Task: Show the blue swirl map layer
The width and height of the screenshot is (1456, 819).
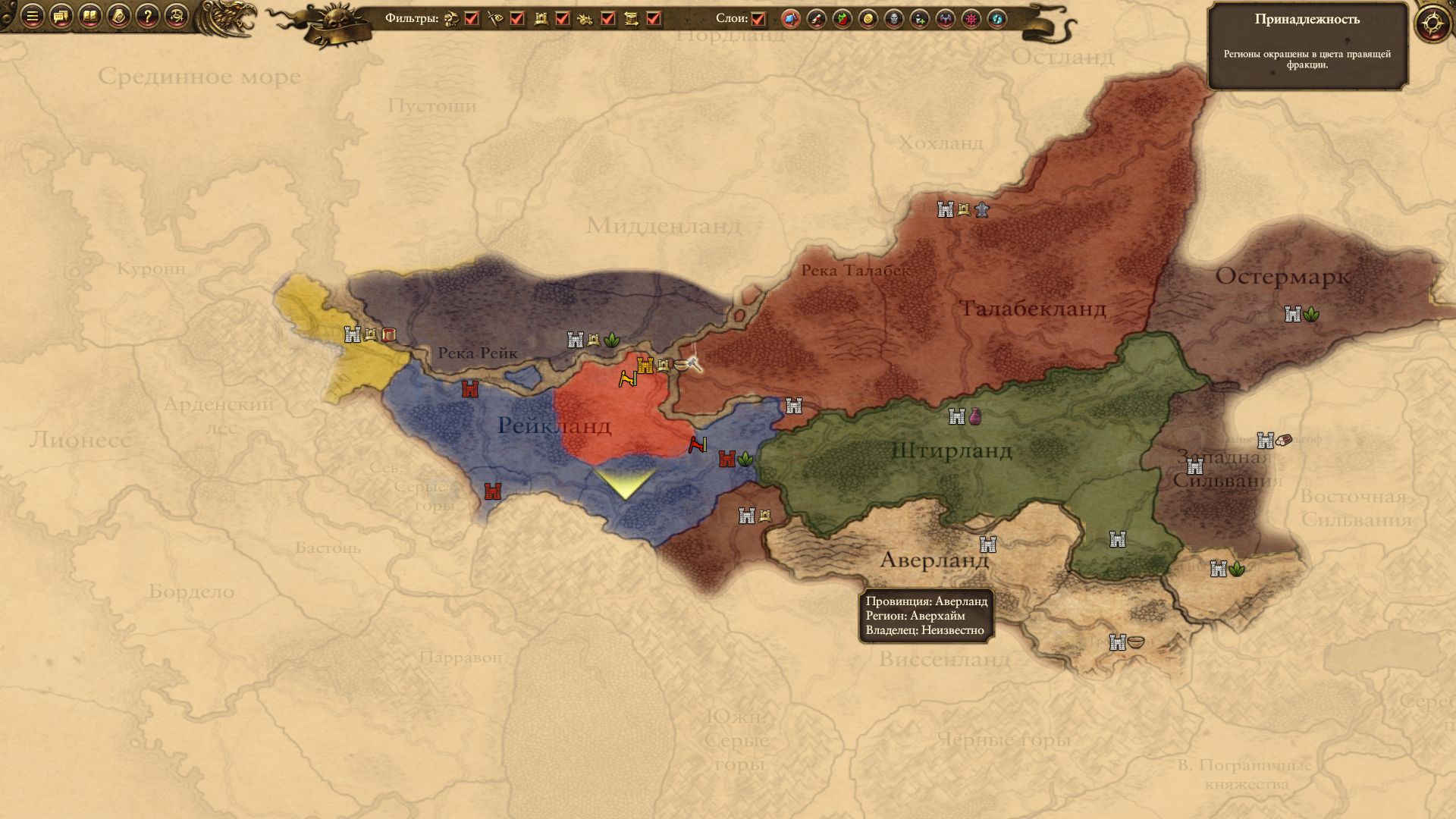Action: tap(997, 19)
